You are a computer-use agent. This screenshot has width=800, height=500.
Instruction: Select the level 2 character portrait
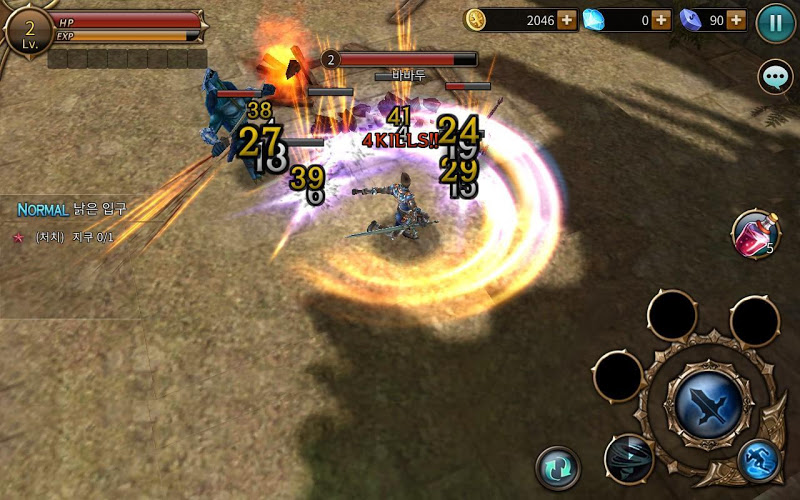pos(27,29)
